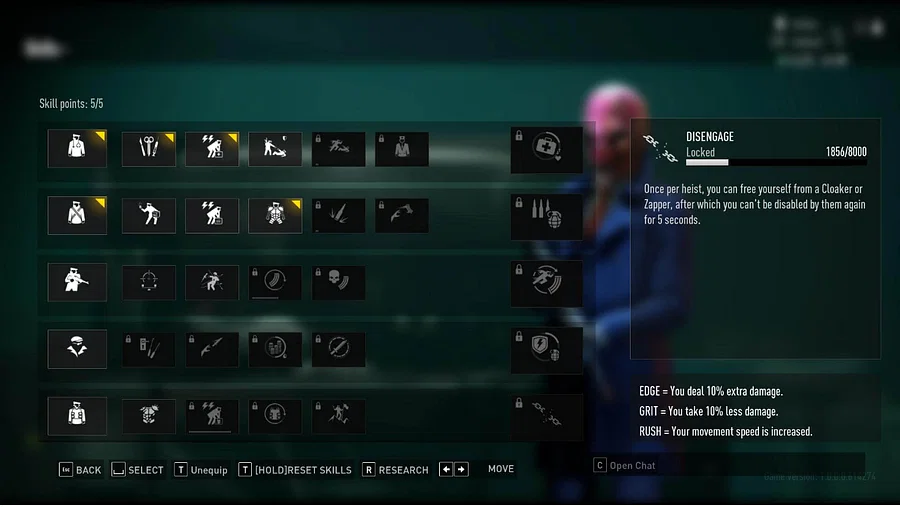Screen dimensions: 900x507
Task: Select the rifleman skill line icon
Action: click(x=78, y=283)
